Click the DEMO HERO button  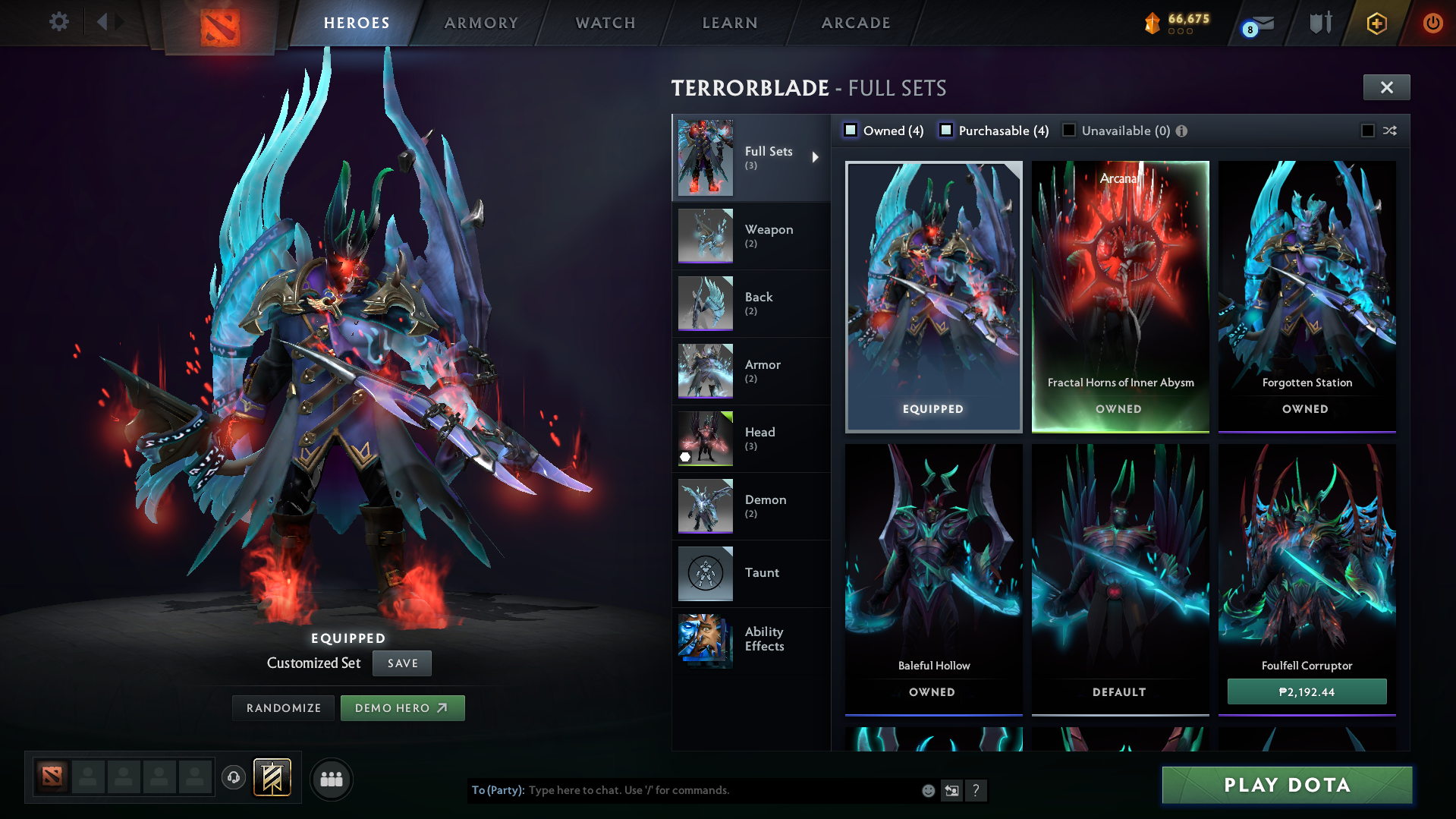tap(402, 707)
